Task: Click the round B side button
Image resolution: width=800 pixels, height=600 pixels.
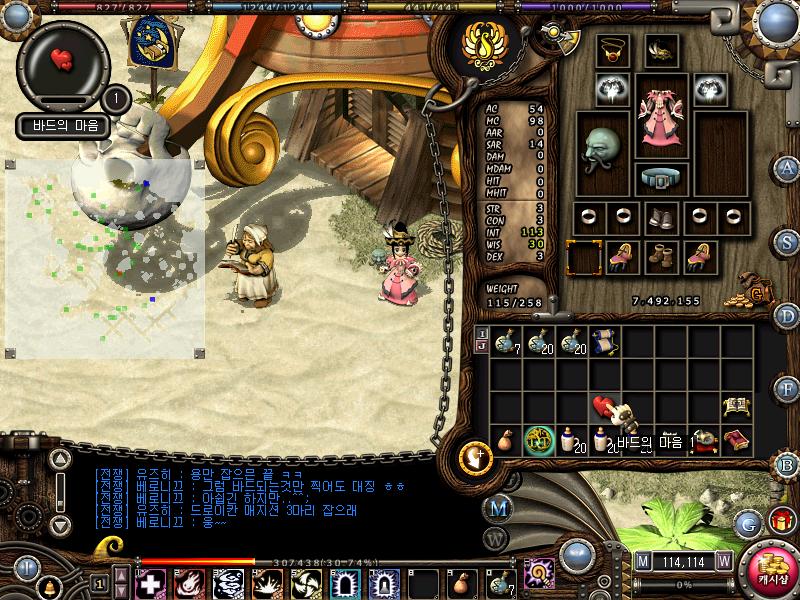Action: click(788, 465)
